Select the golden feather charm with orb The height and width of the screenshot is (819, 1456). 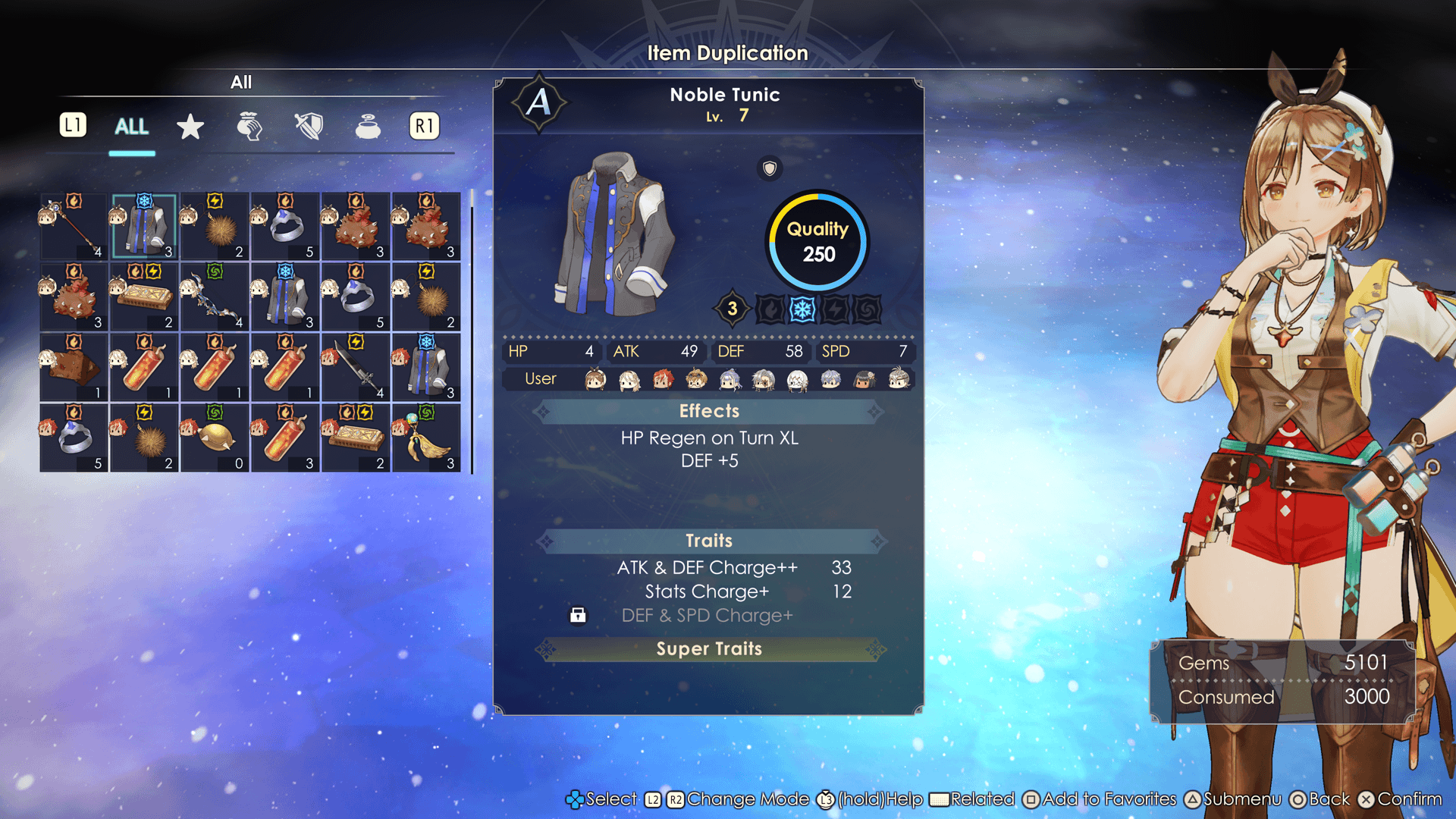pos(426,438)
